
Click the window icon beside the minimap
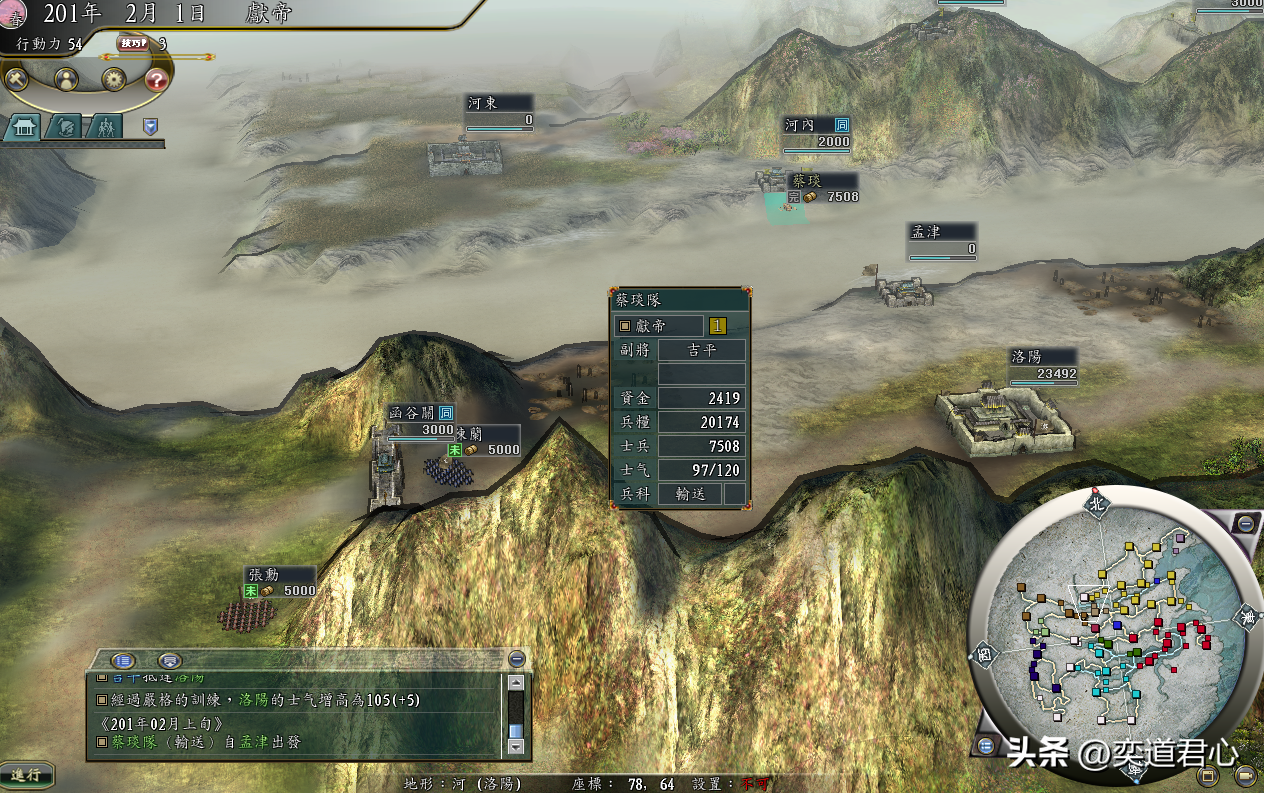1208,775
